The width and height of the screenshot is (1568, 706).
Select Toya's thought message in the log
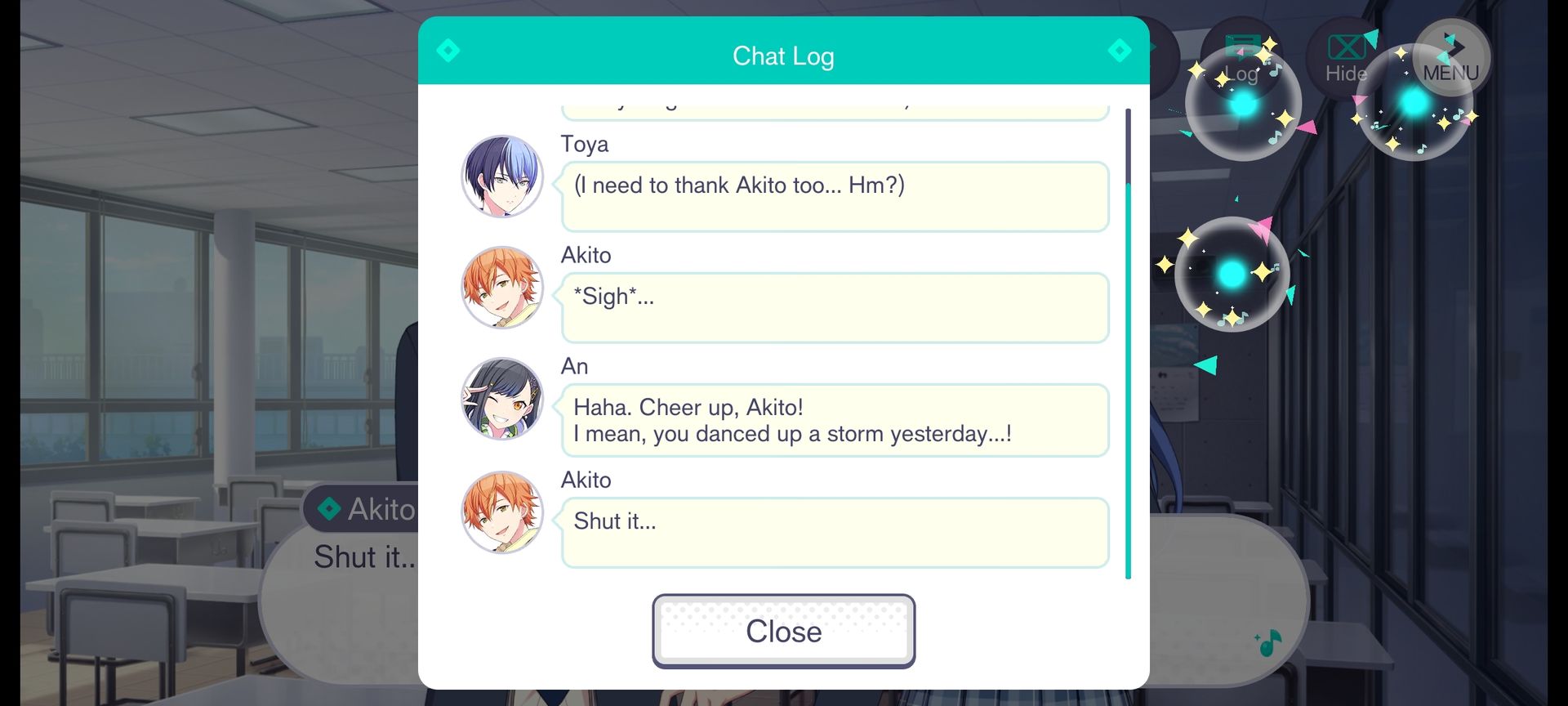click(x=834, y=196)
